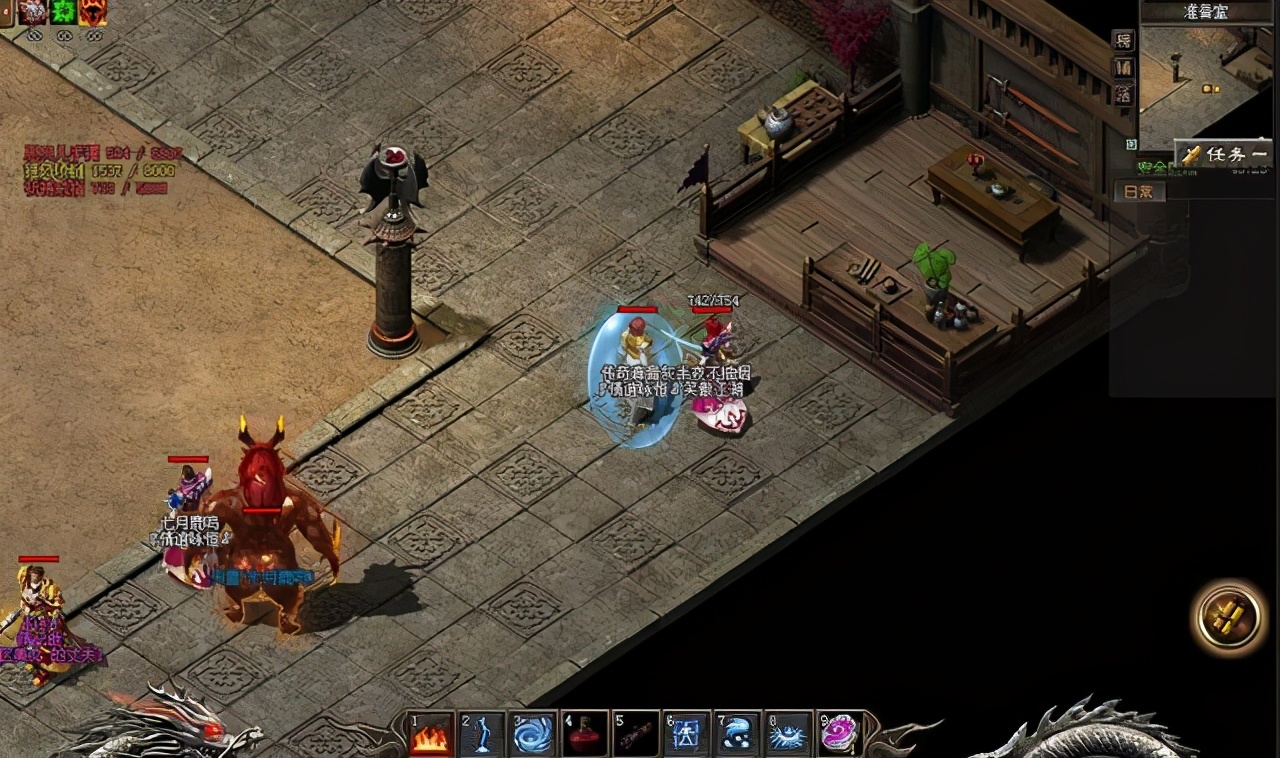This screenshot has width=1280, height=758.
Task: Click the top small button beside minimap
Action: (x=1124, y=41)
